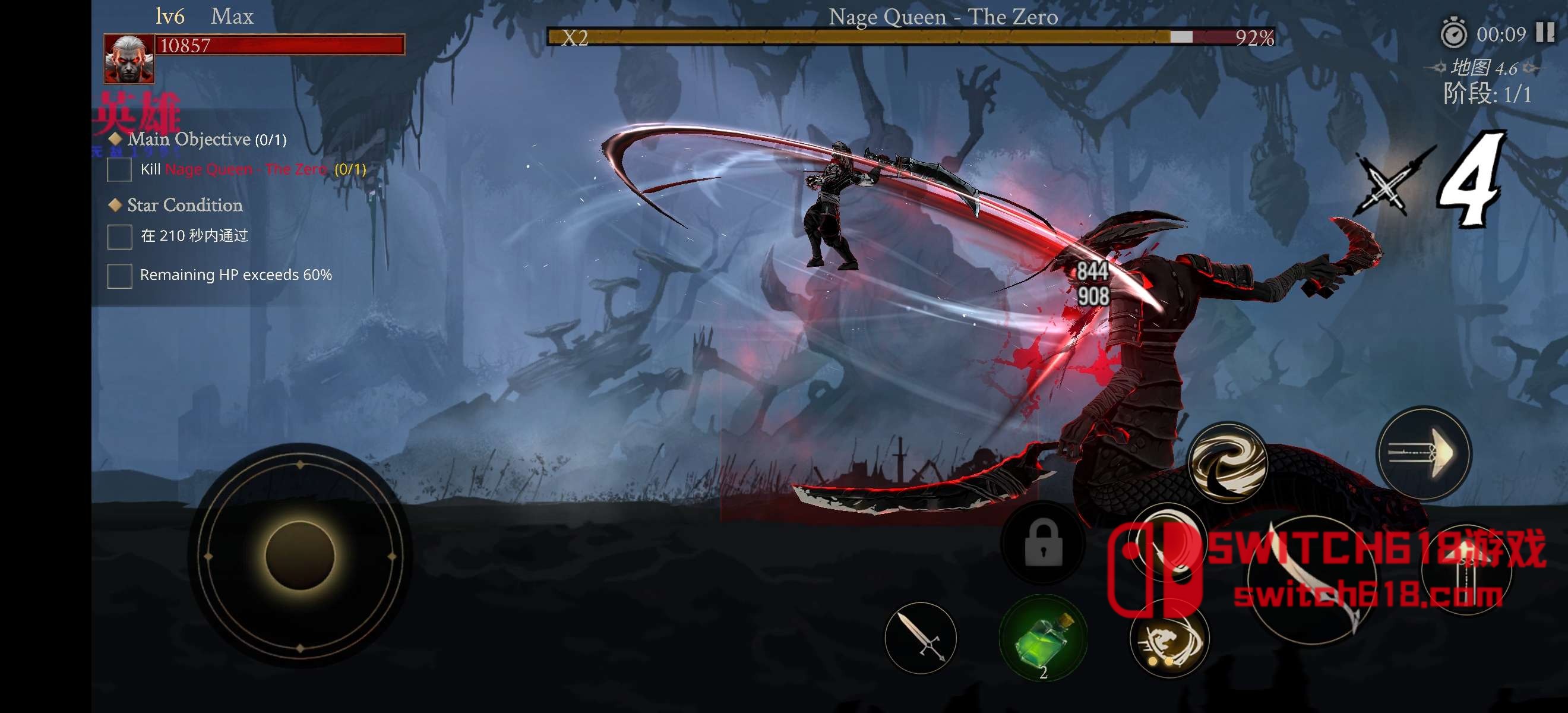Attack with the large curved blade button

(x=1312, y=579)
